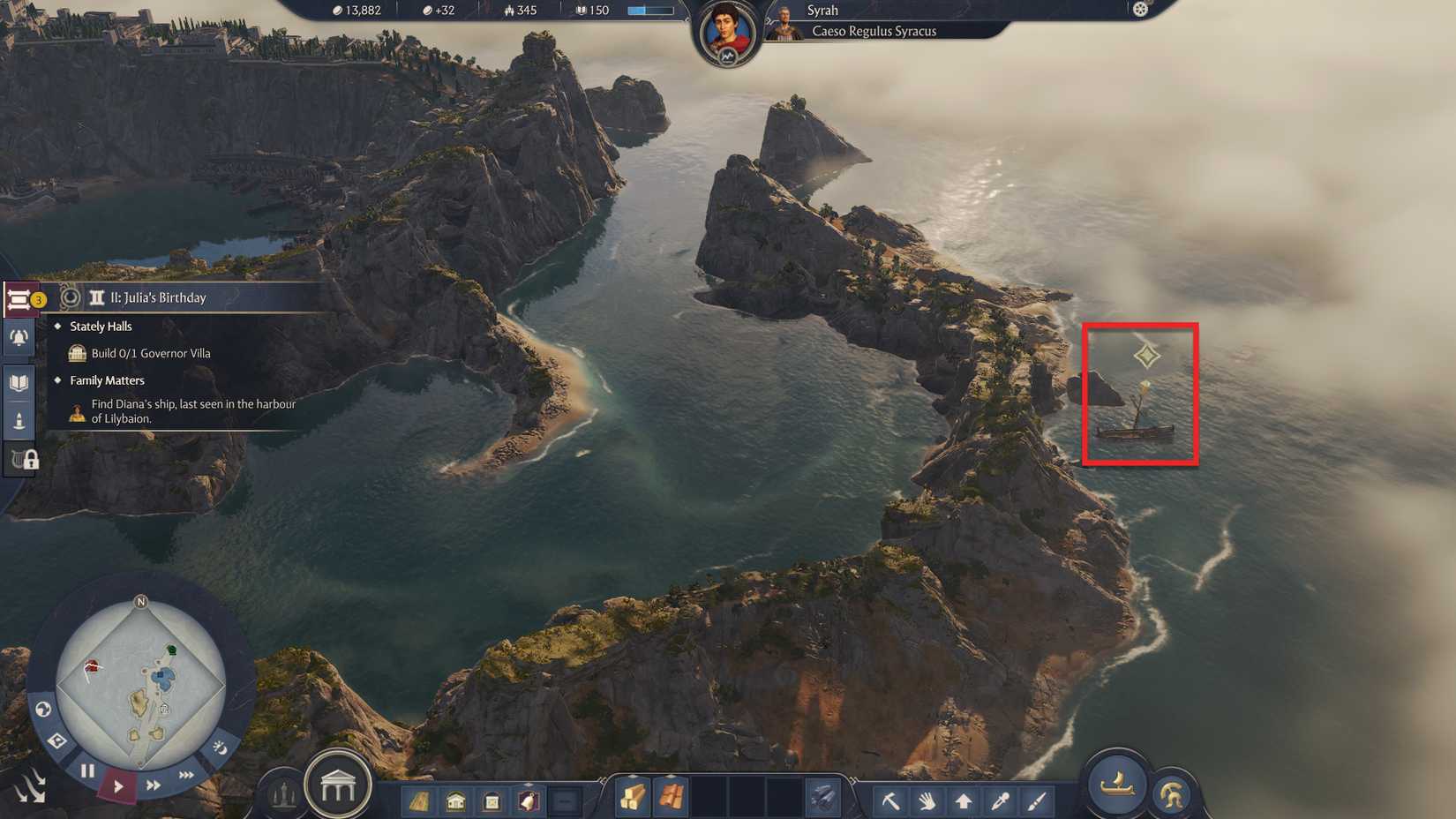Open the naval ship menu

[1117, 786]
